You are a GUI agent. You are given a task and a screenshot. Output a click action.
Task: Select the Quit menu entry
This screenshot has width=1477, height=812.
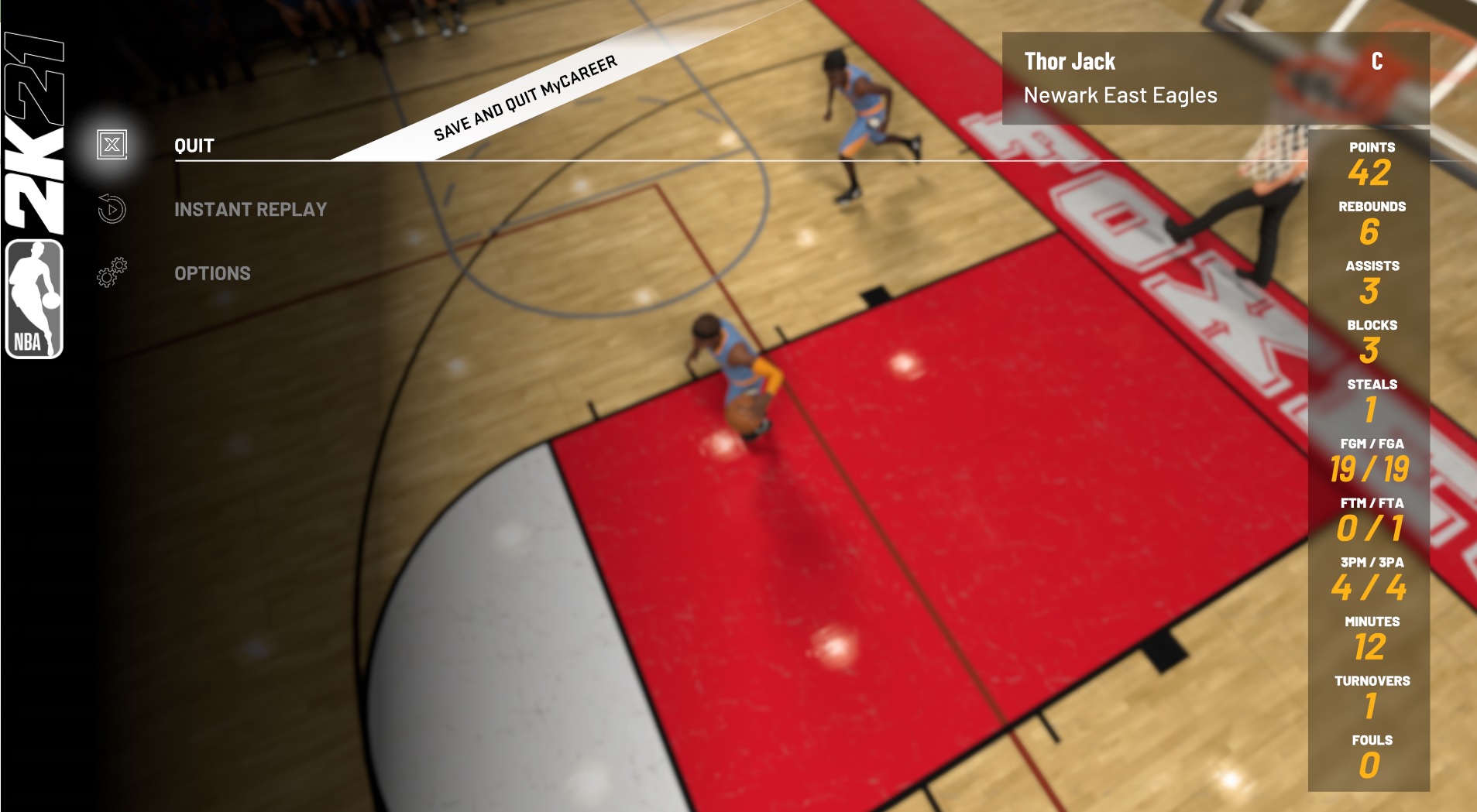coord(193,145)
